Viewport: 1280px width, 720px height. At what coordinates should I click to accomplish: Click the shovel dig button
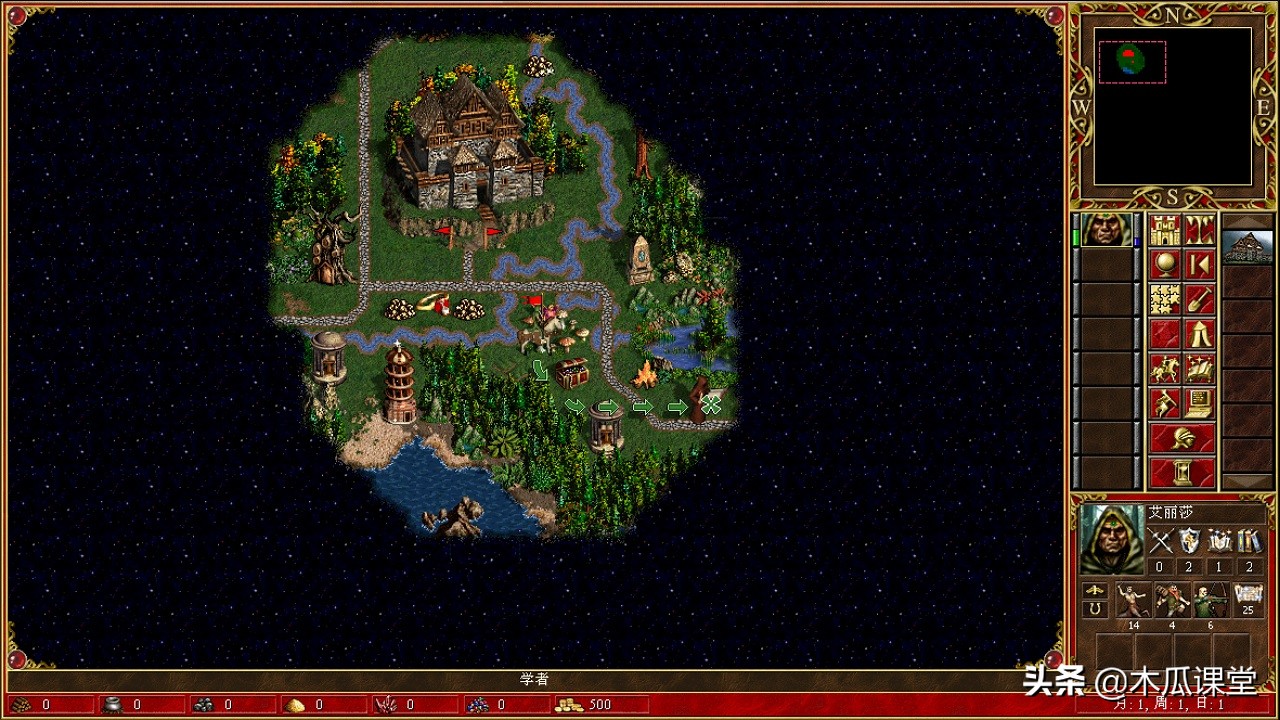tap(1200, 299)
